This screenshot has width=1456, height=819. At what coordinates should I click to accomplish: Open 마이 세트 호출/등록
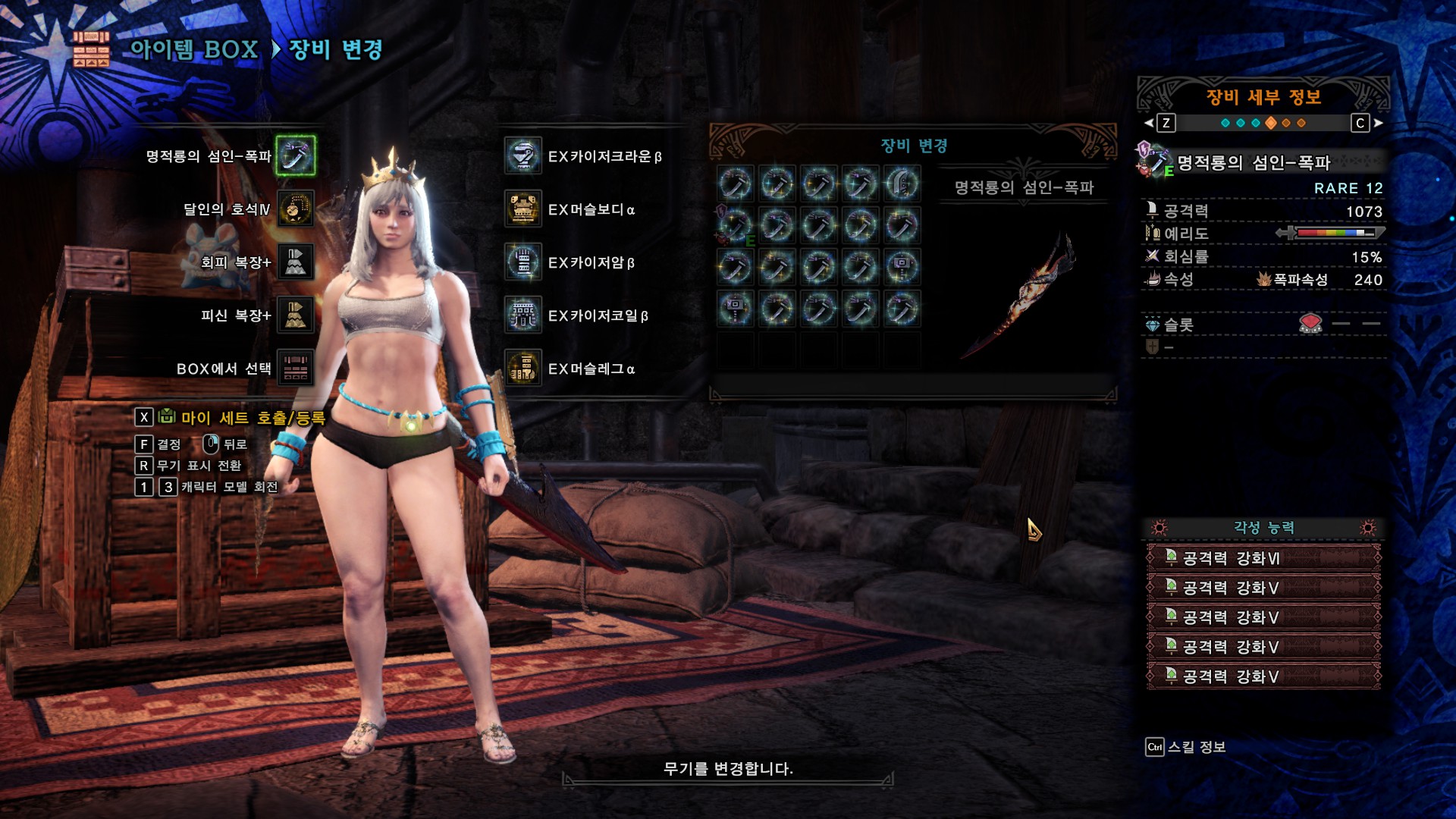[x=253, y=418]
